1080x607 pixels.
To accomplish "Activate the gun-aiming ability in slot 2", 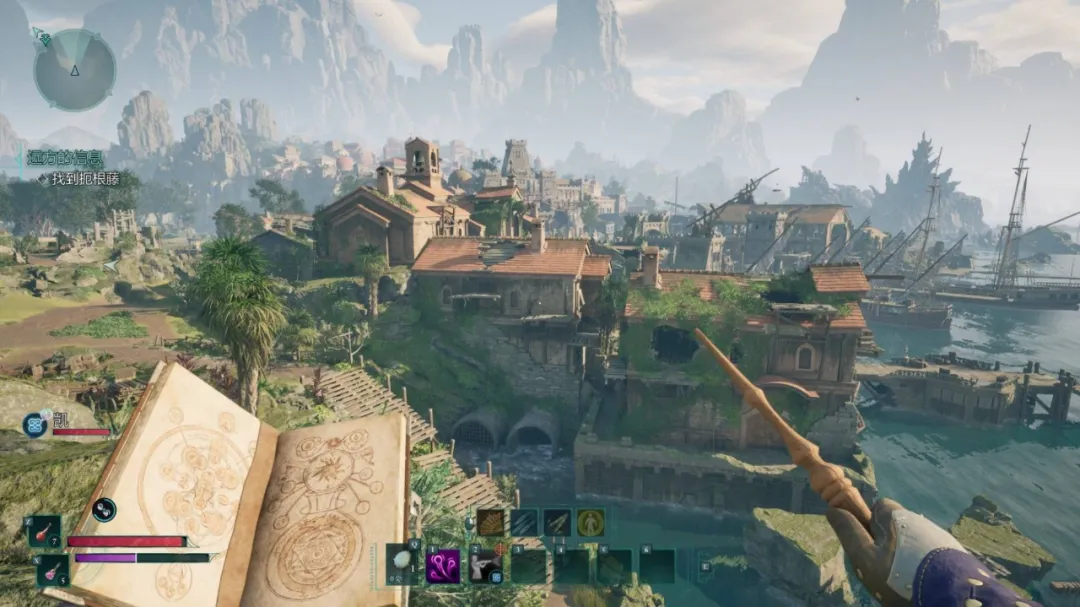I will point(486,566).
